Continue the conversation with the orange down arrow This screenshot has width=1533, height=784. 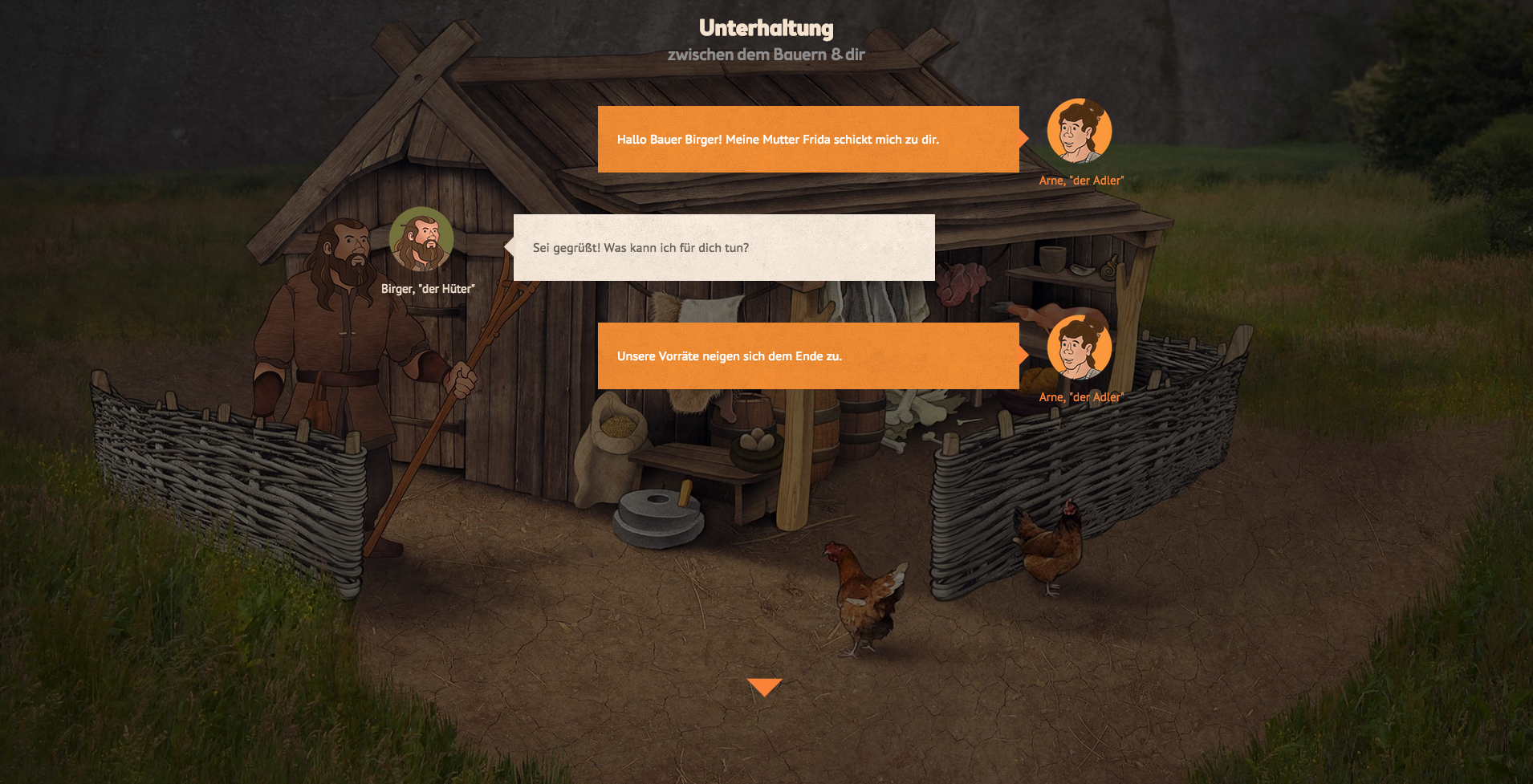click(764, 686)
